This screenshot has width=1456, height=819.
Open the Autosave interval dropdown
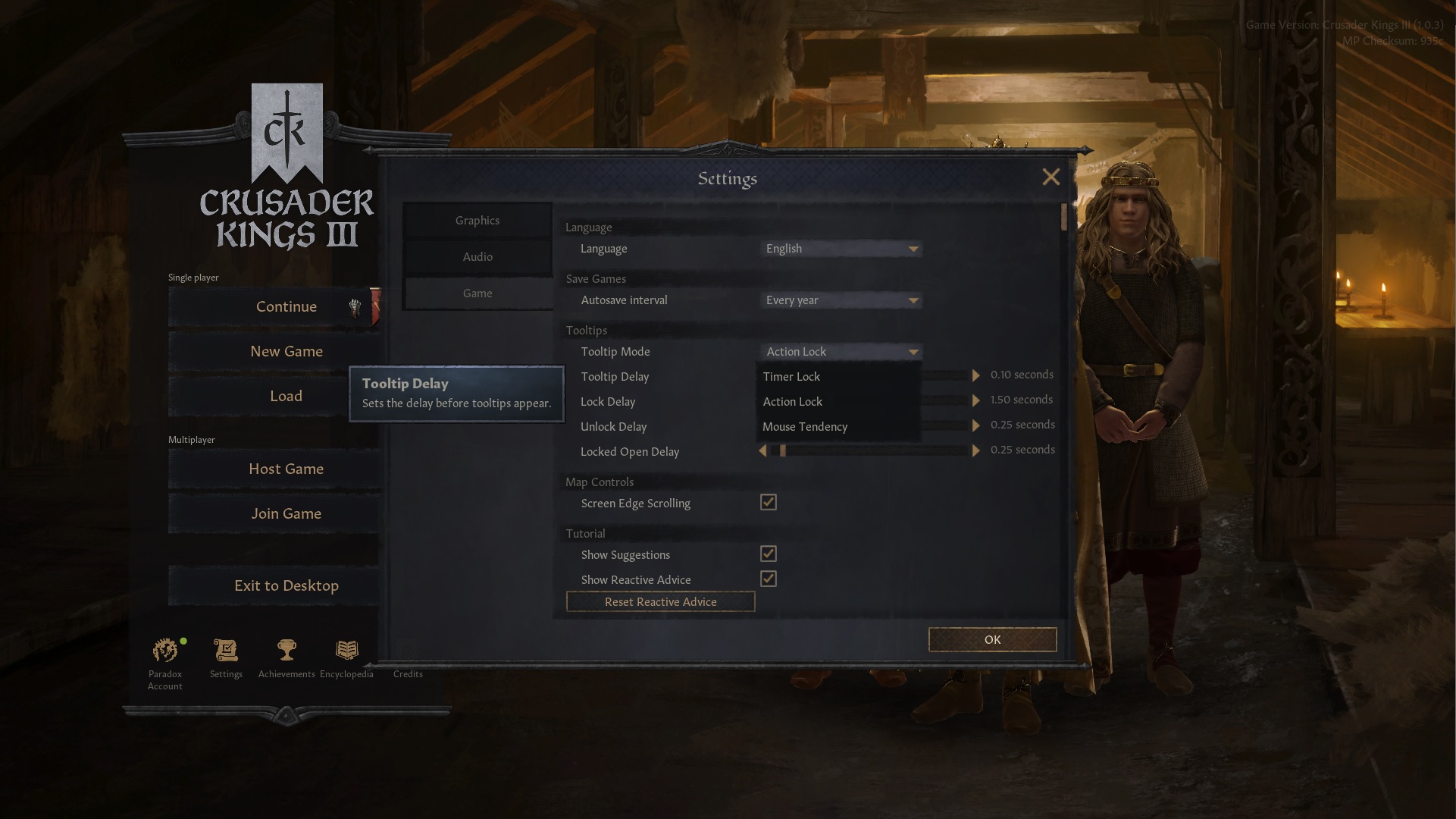pos(840,300)
